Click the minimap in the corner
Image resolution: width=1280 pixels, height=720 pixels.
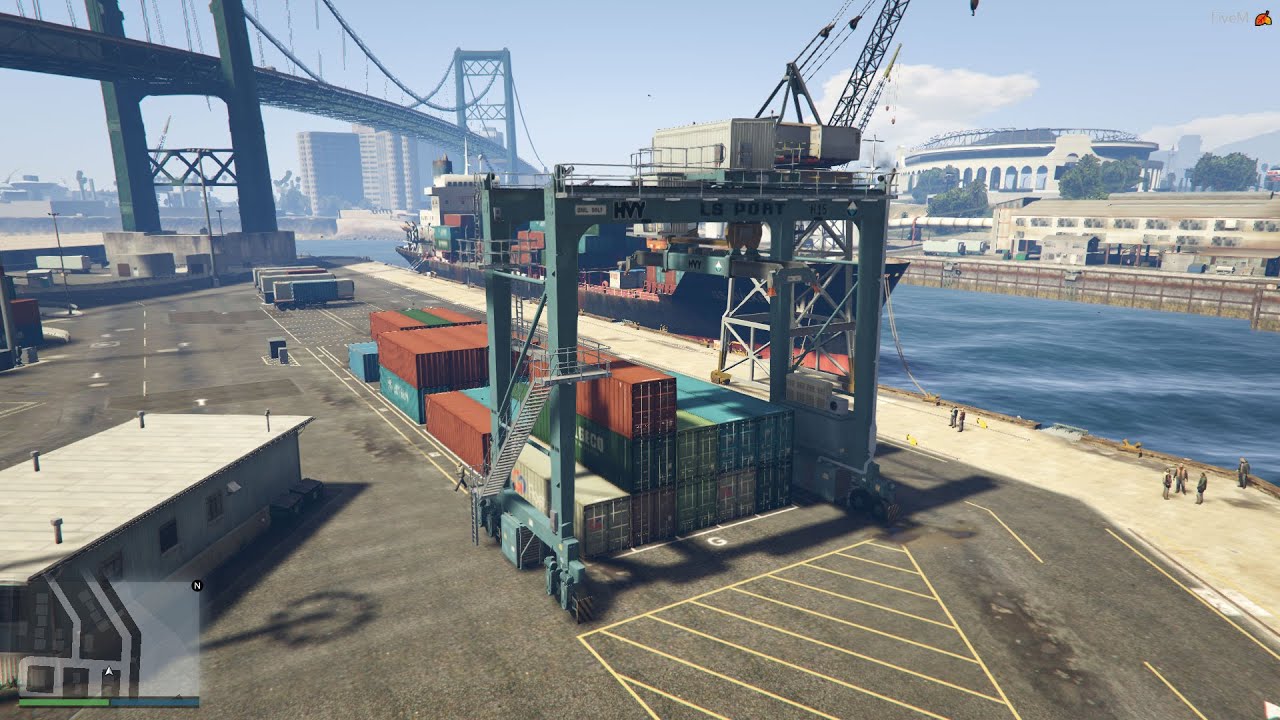click(x=108, y=638)
